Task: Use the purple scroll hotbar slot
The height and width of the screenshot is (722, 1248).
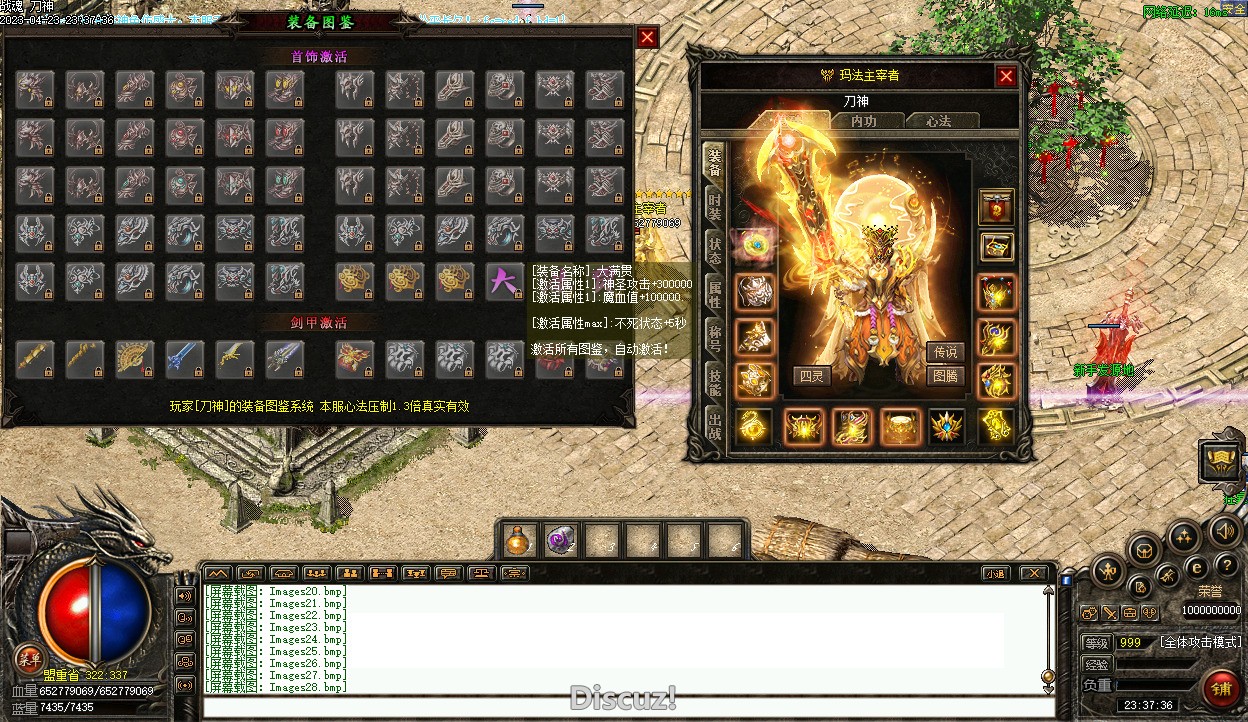Action: (561, 541)
